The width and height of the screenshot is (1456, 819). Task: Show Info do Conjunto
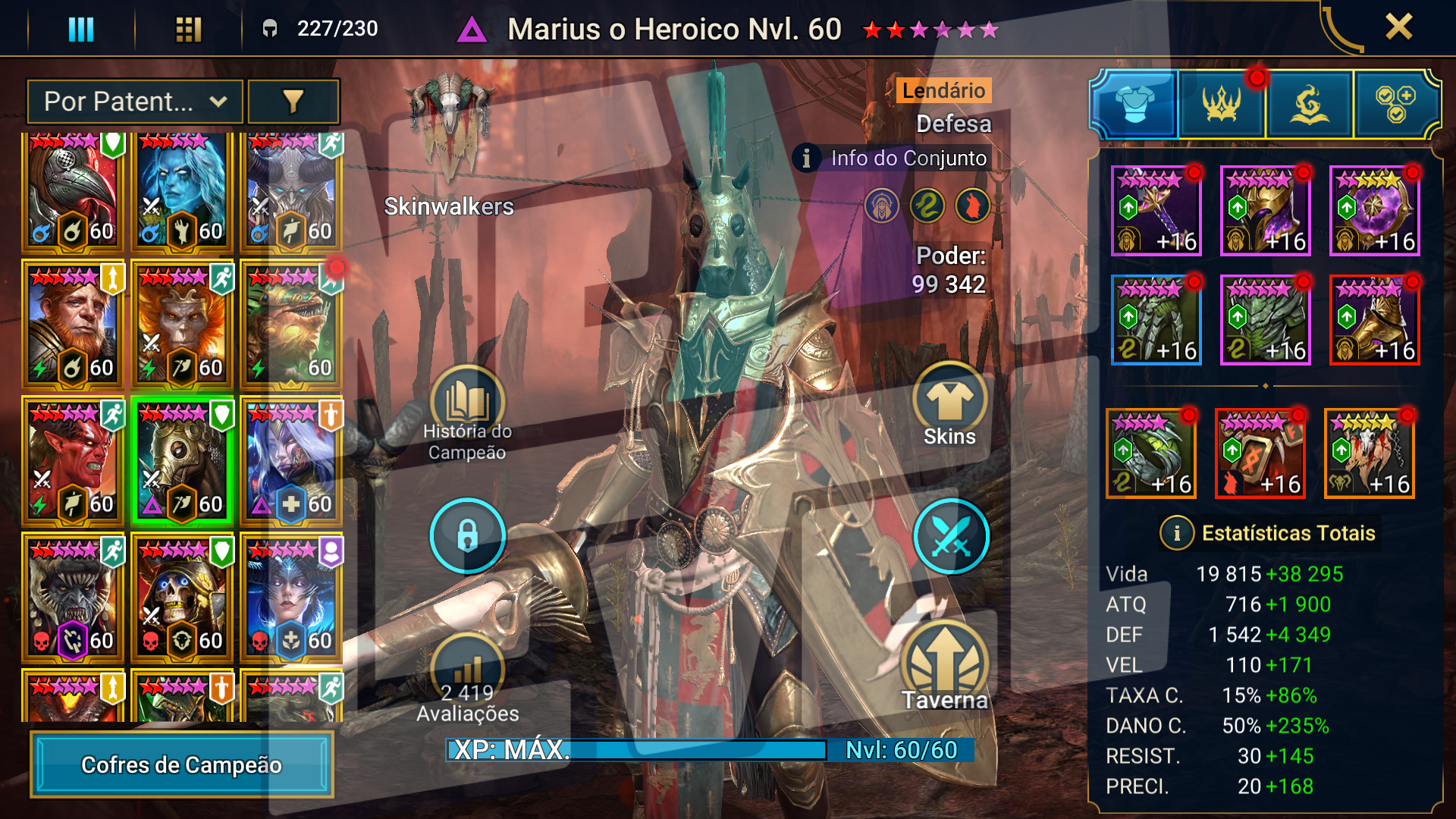click(x=893, y=158)
